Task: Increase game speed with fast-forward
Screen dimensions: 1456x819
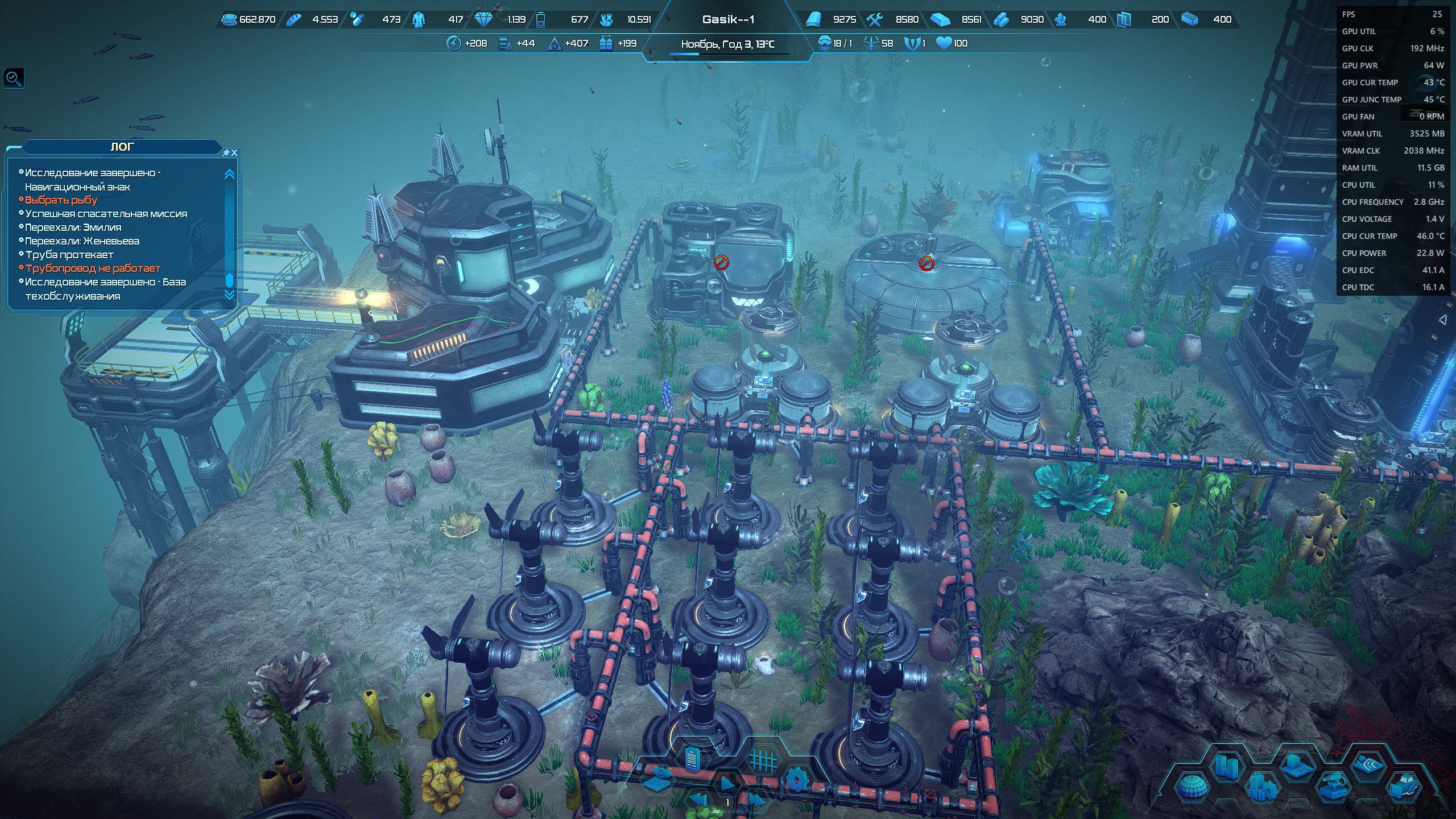Action: pyautogui.click(x=756, y=801)
